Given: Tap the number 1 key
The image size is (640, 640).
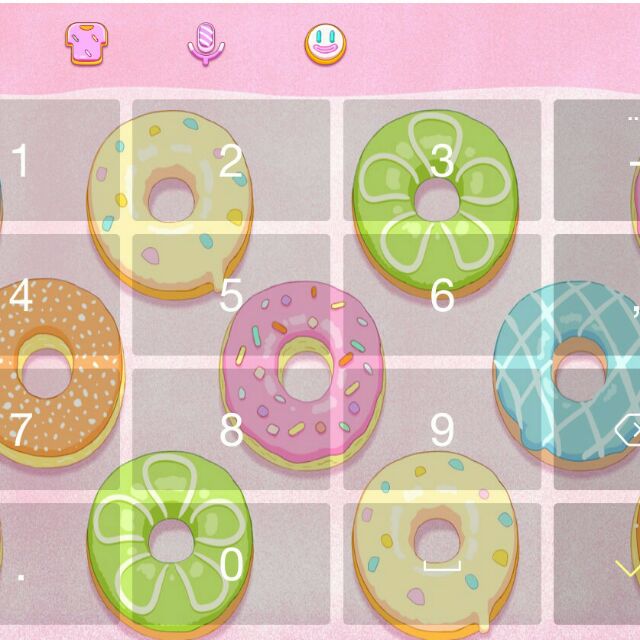Looking at the screenshot, I should point(58,160).
